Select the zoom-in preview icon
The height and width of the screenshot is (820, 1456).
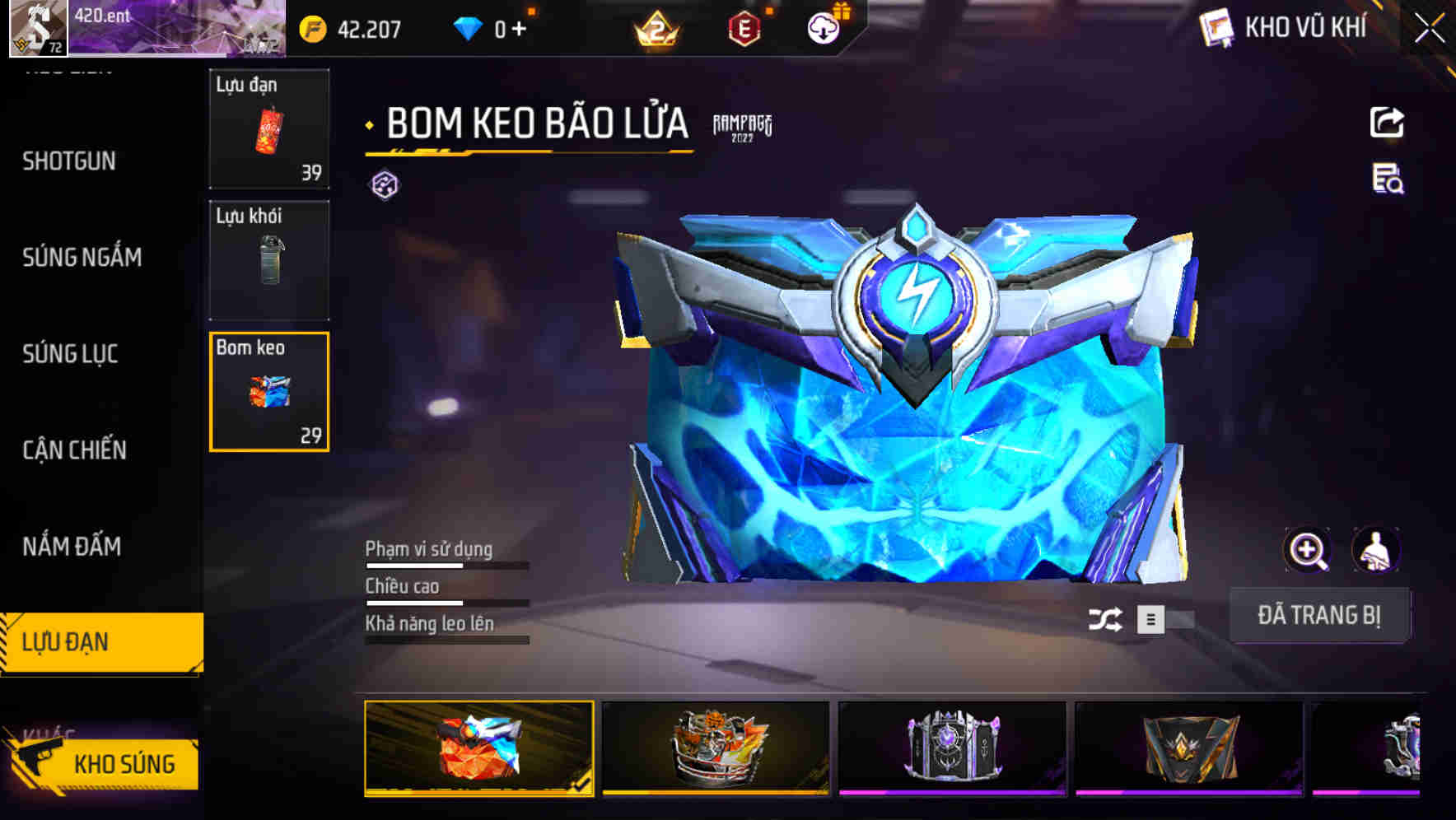(1309, 550)
